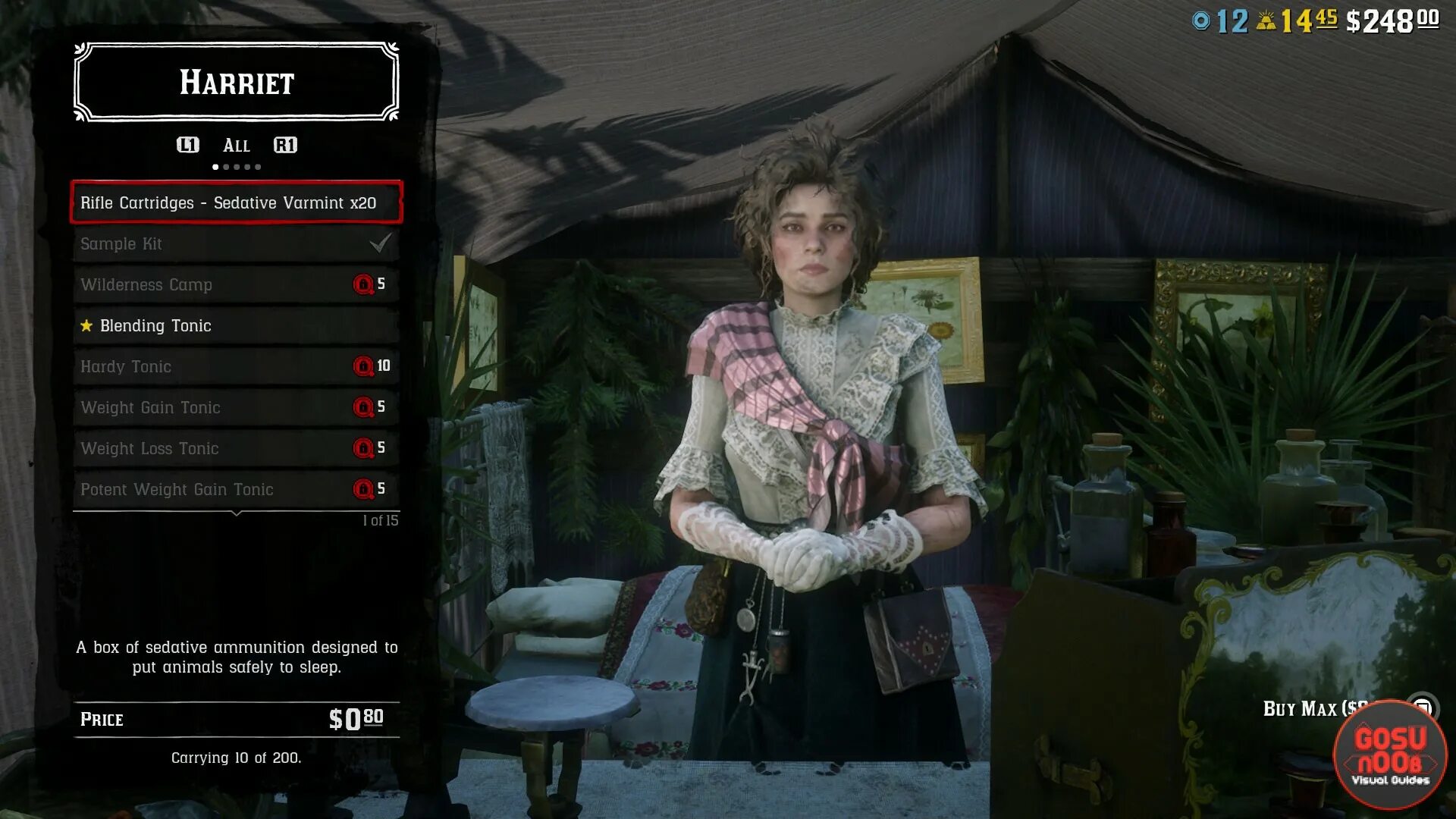Select the Weight Loss Tonic
The width and height of the screenshot is (1456, 819).
coord(236,448)
